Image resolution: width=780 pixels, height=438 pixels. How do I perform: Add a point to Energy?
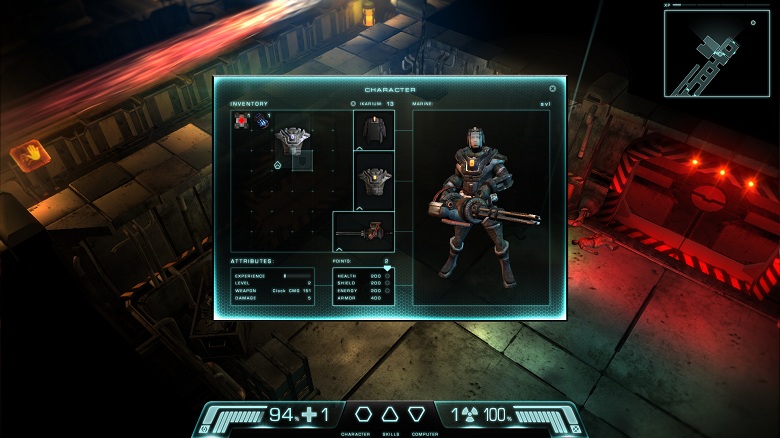(387, 290)
